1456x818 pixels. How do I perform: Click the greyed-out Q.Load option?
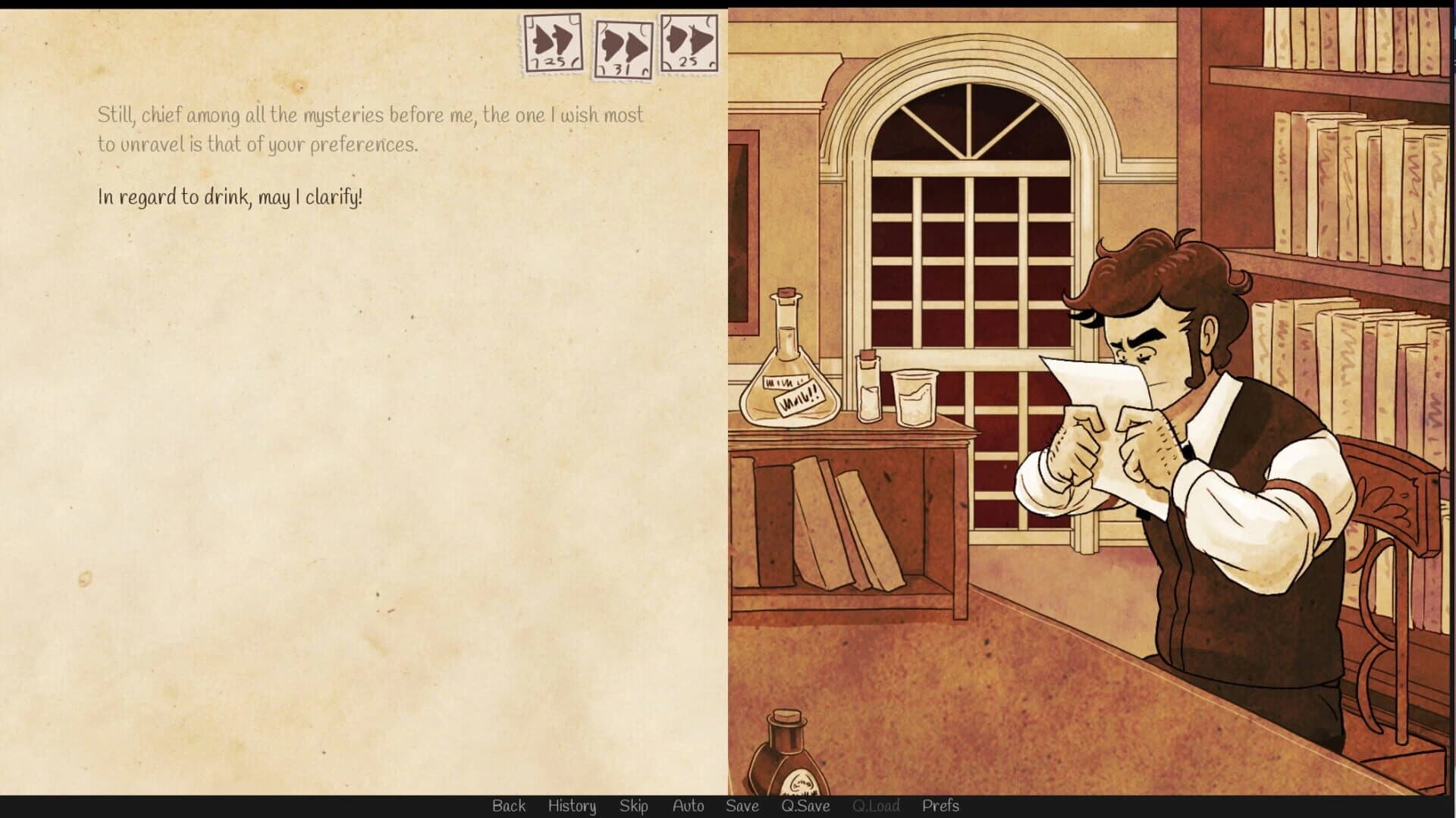tap(876, 806)
